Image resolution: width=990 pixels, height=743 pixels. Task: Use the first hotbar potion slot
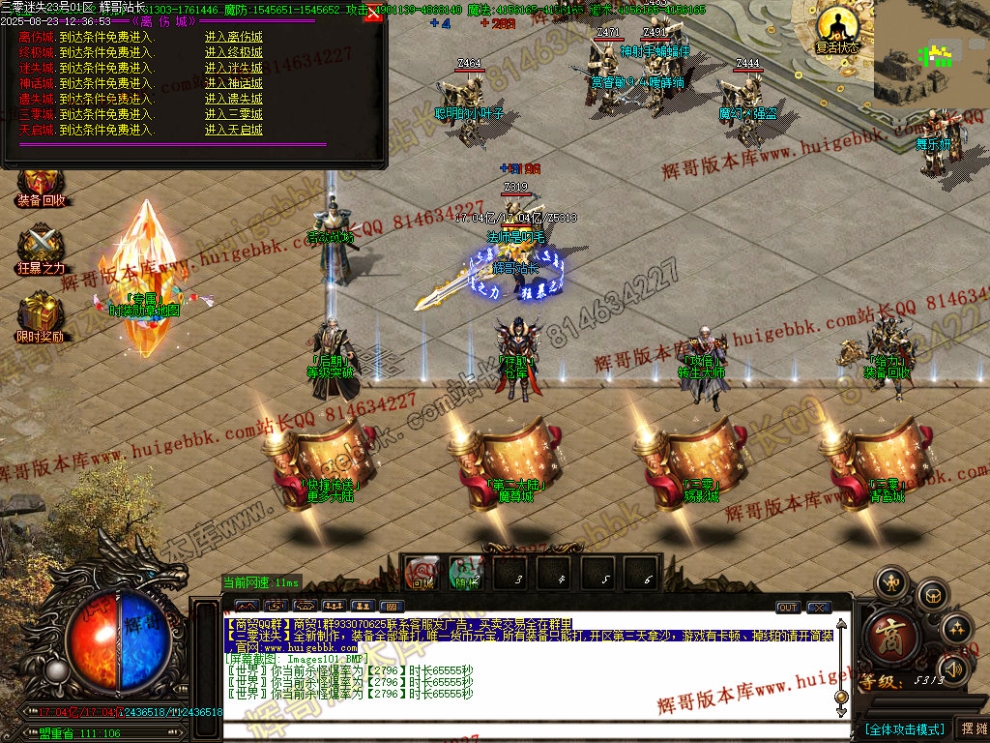click(x=421, y=573)
